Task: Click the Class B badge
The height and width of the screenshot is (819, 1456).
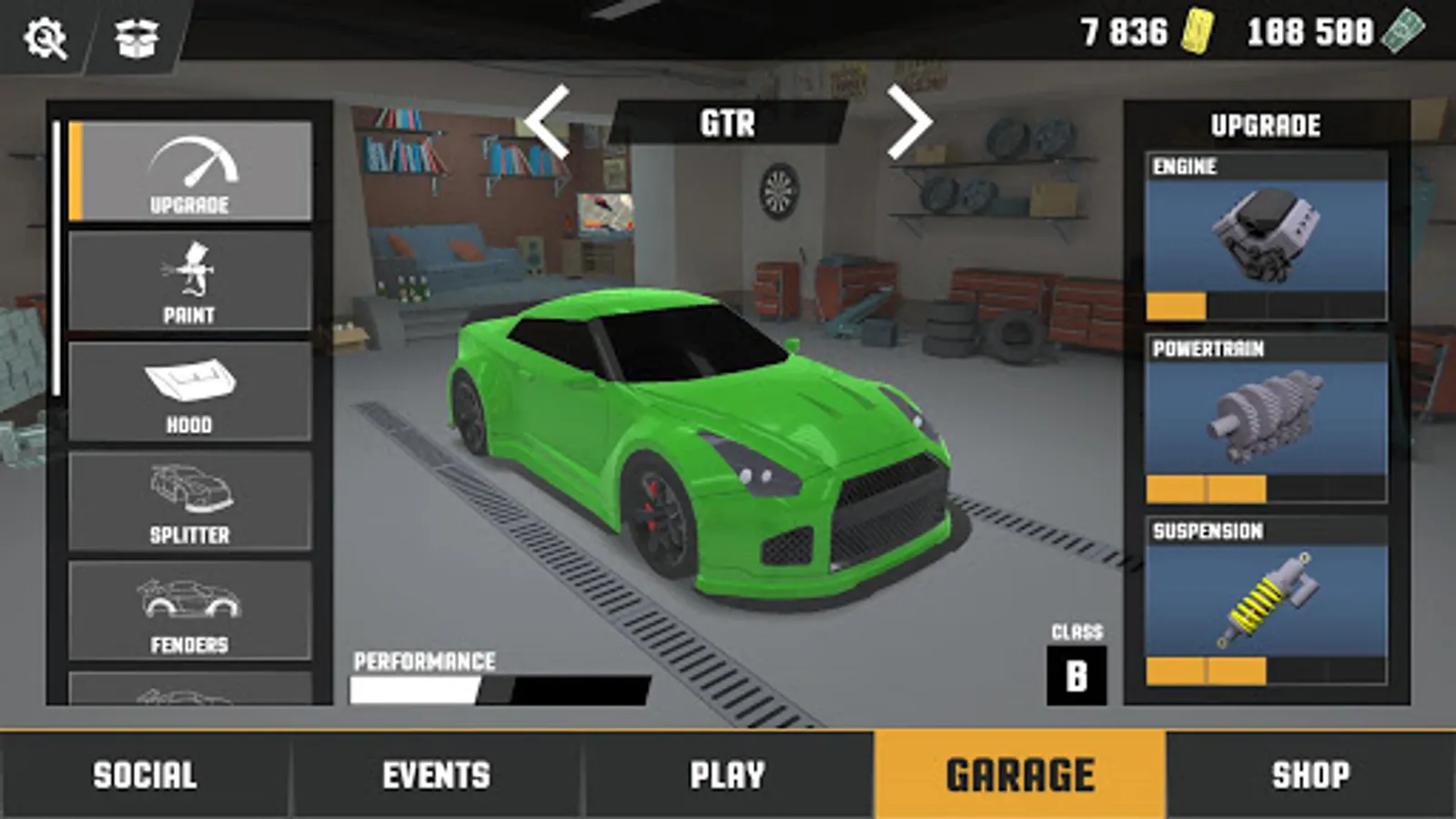Action: tap(1077, 673)
